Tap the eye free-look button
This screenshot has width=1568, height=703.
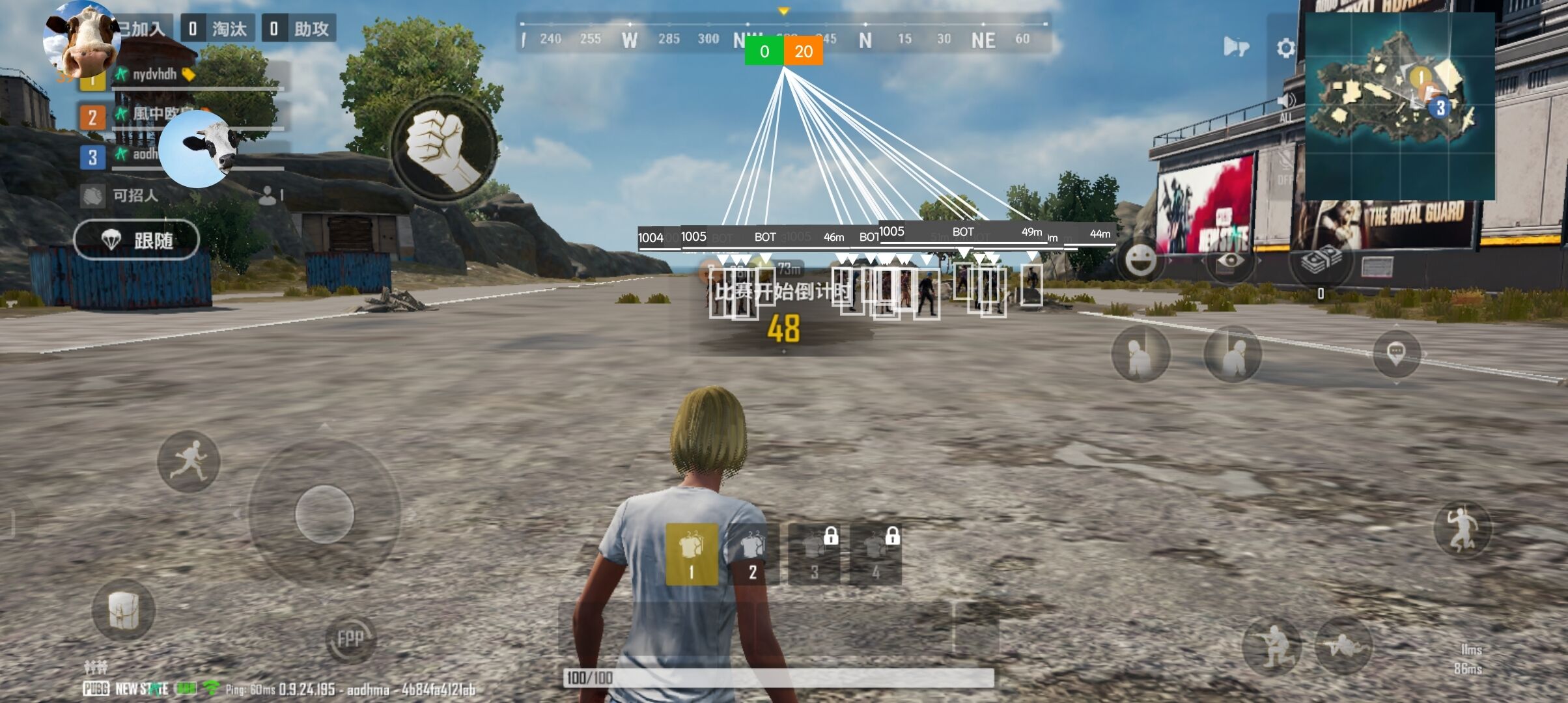[1230, 260]
